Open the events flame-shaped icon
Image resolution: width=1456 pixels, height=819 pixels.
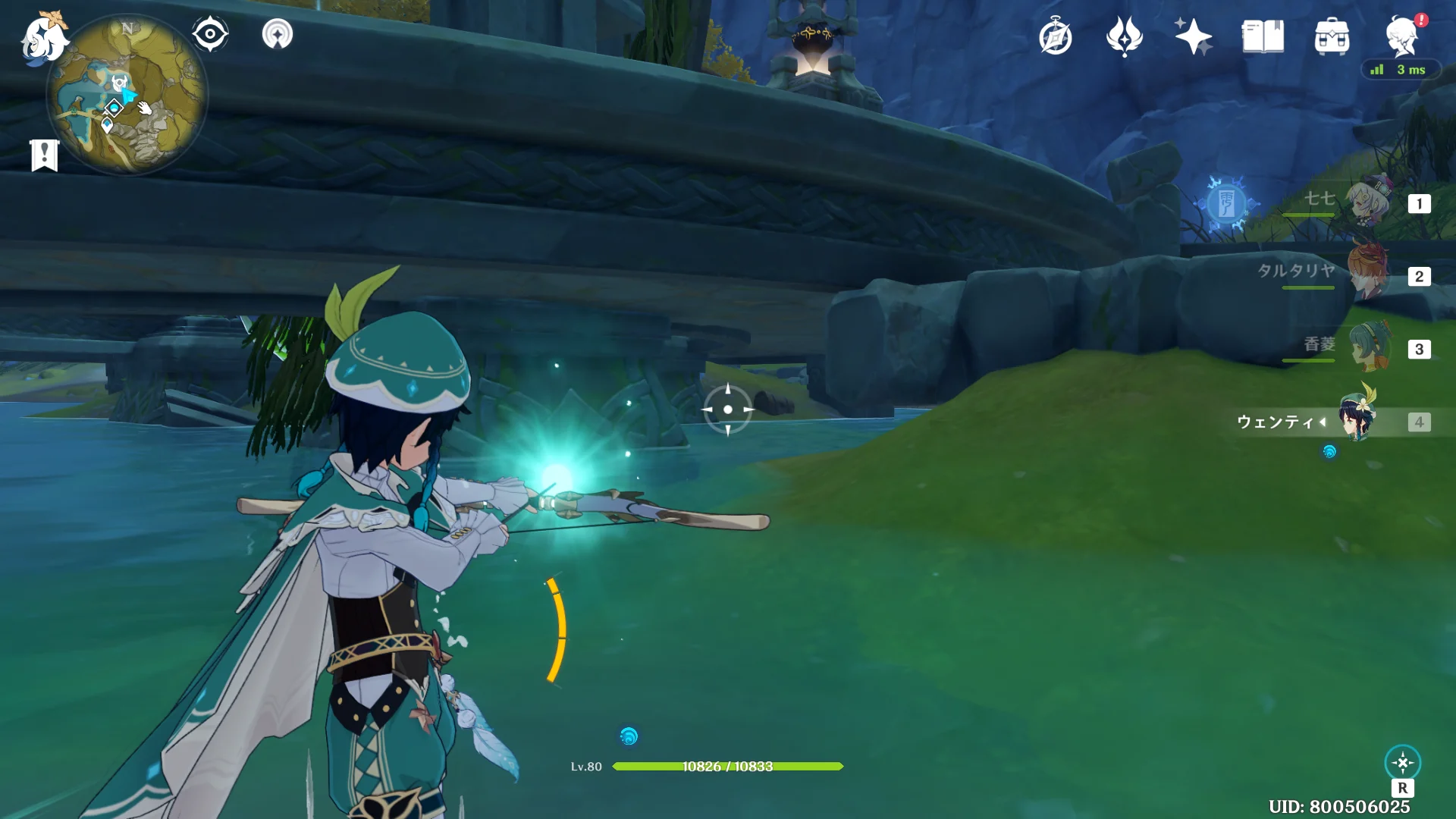point(1124,36)
